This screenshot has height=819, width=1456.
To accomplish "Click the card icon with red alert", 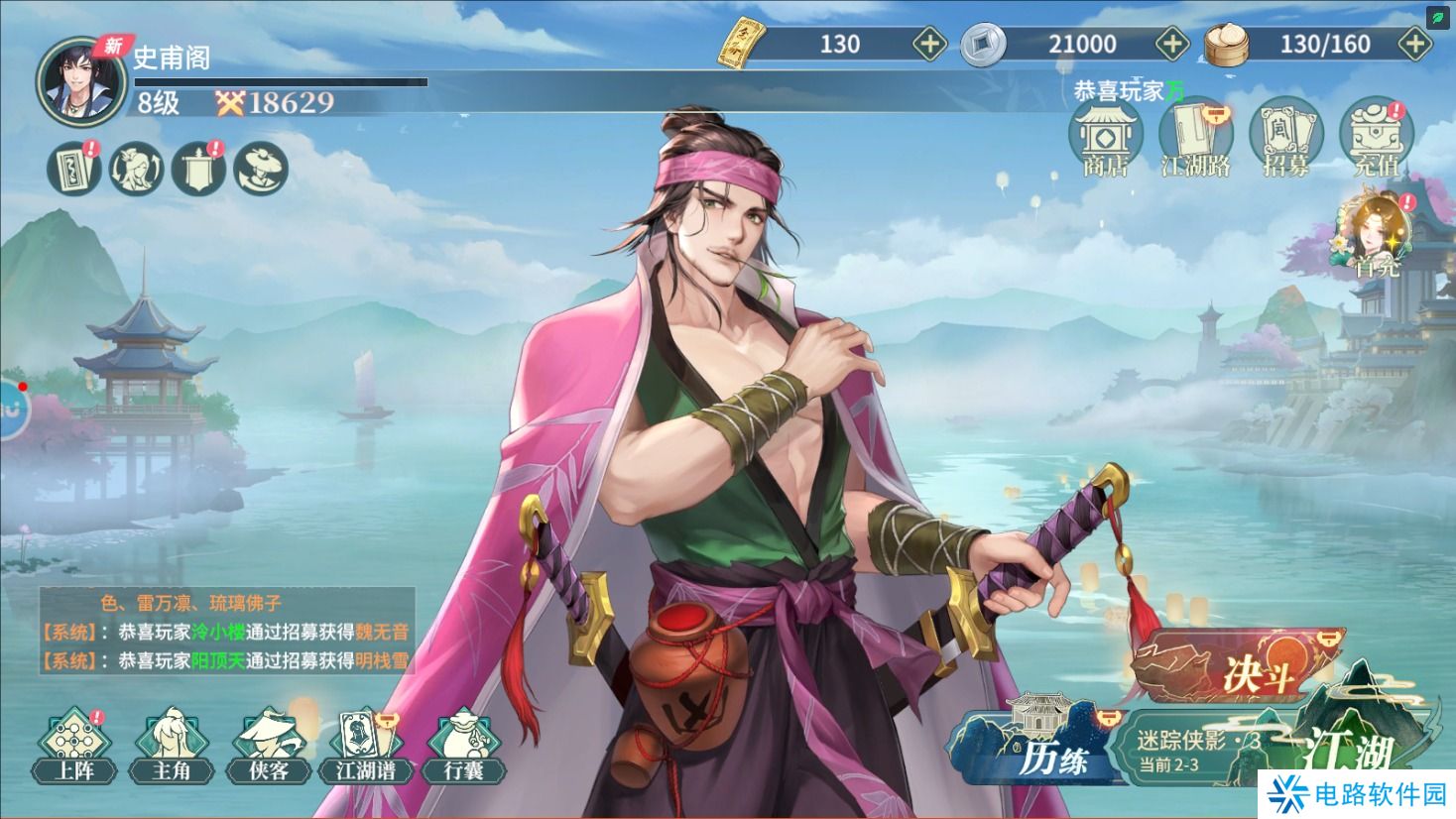I will pyautogui.click(x=74, y=169).
